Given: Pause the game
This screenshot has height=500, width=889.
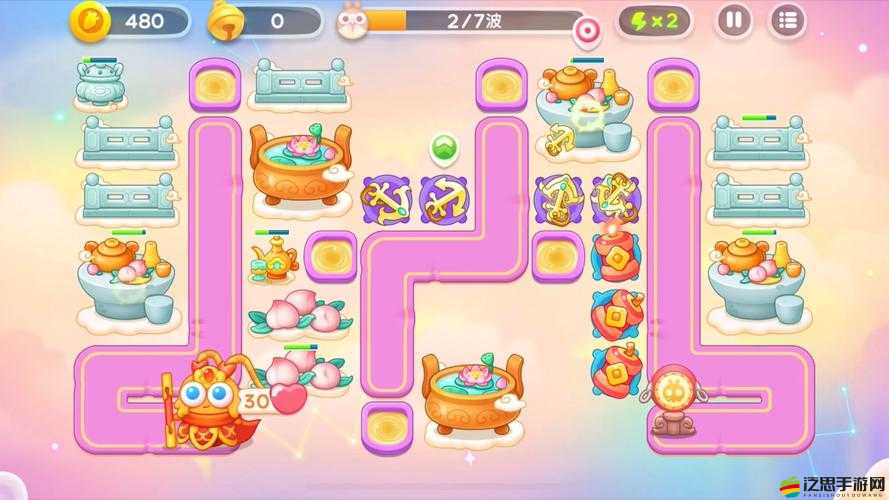Looking at the screenshot, I should point(735,19).
